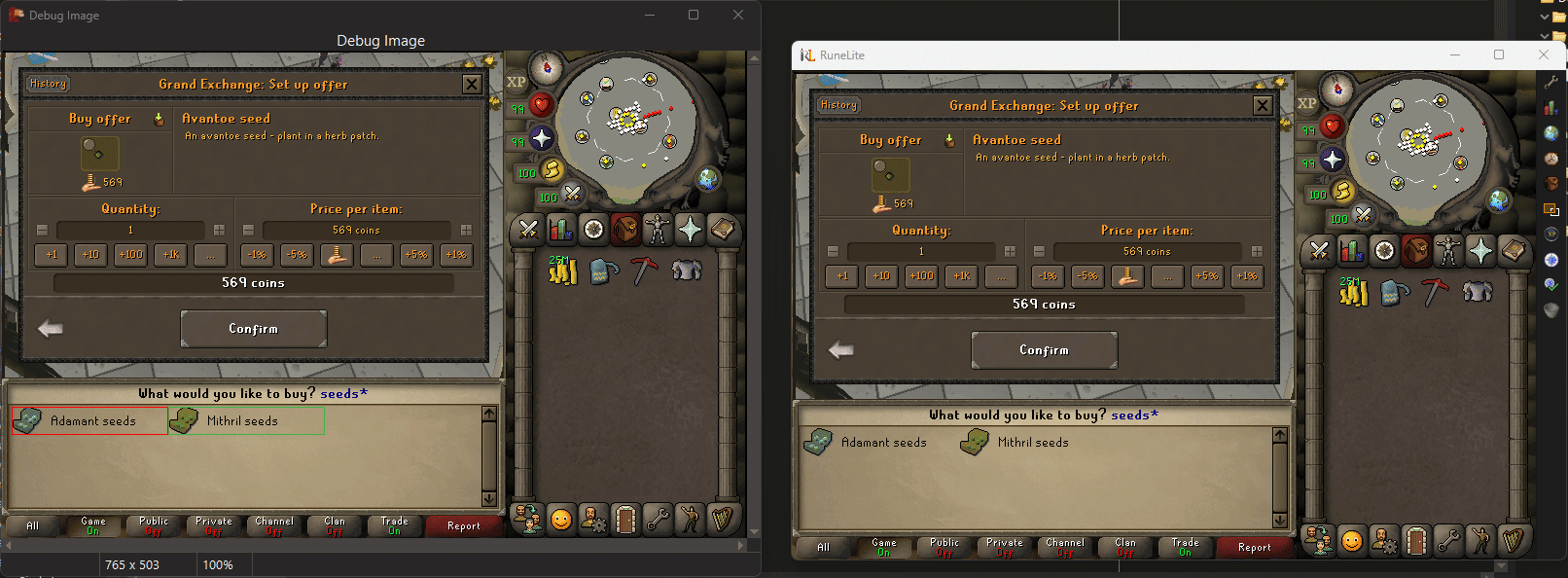This screenshot has height=578, width=1568.
Task: Maximize the RuneLite window
Action: click(1499, 54)
